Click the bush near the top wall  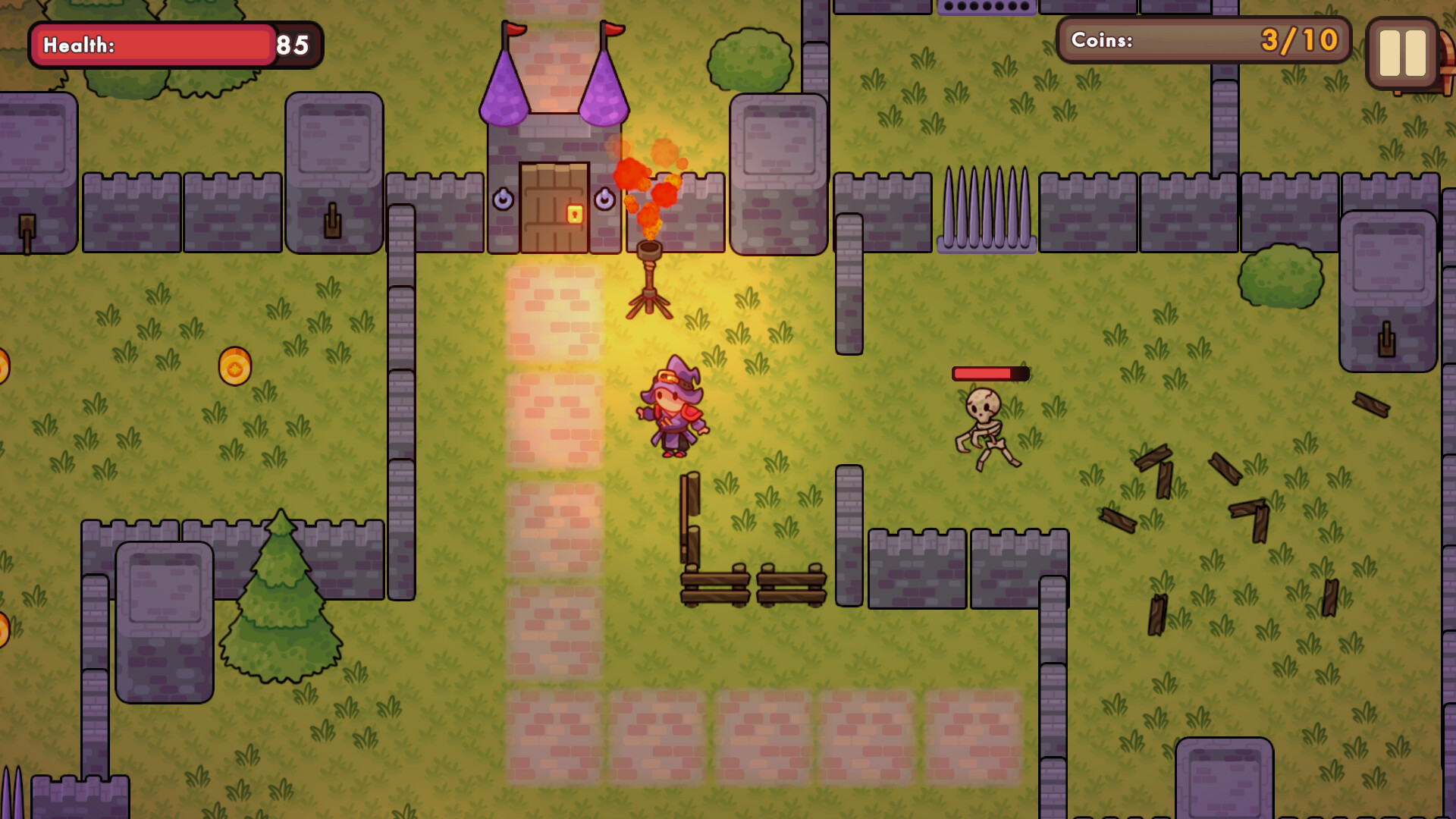[748, 61]
